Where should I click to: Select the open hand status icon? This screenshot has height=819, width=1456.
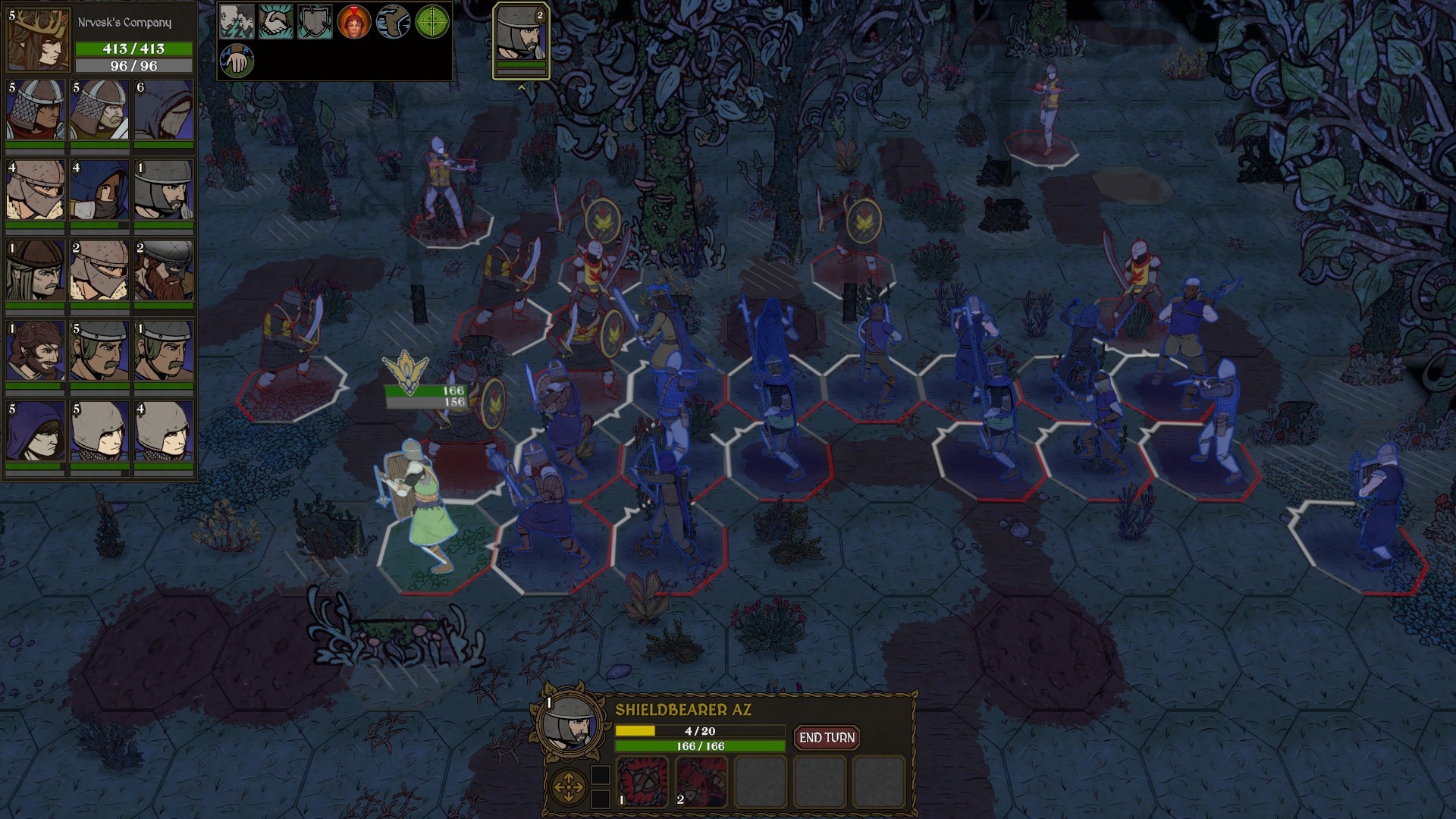(x=236, y=61)
